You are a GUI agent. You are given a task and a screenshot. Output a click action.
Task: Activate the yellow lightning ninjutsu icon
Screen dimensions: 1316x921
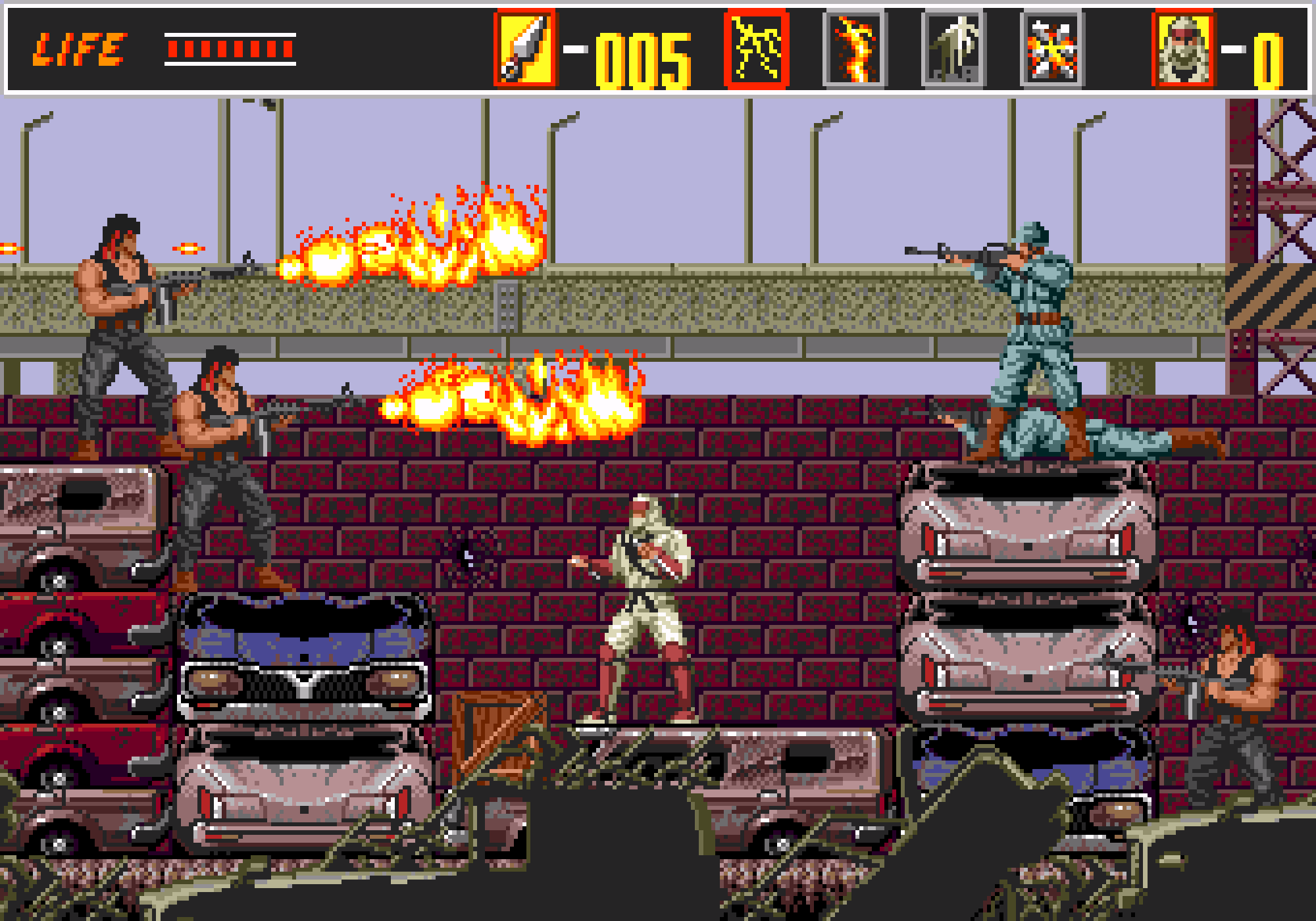tap(756, 49)
